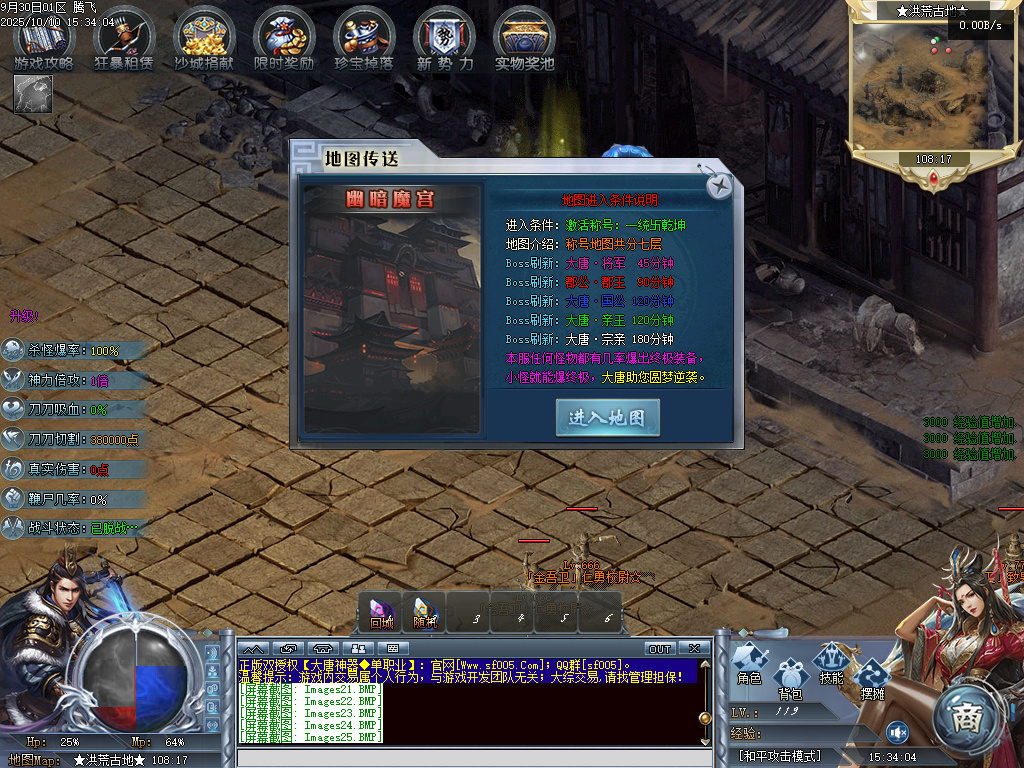
Task: Switch the 和平攻击模式 attack mode
Action: [x=779, y=756]
